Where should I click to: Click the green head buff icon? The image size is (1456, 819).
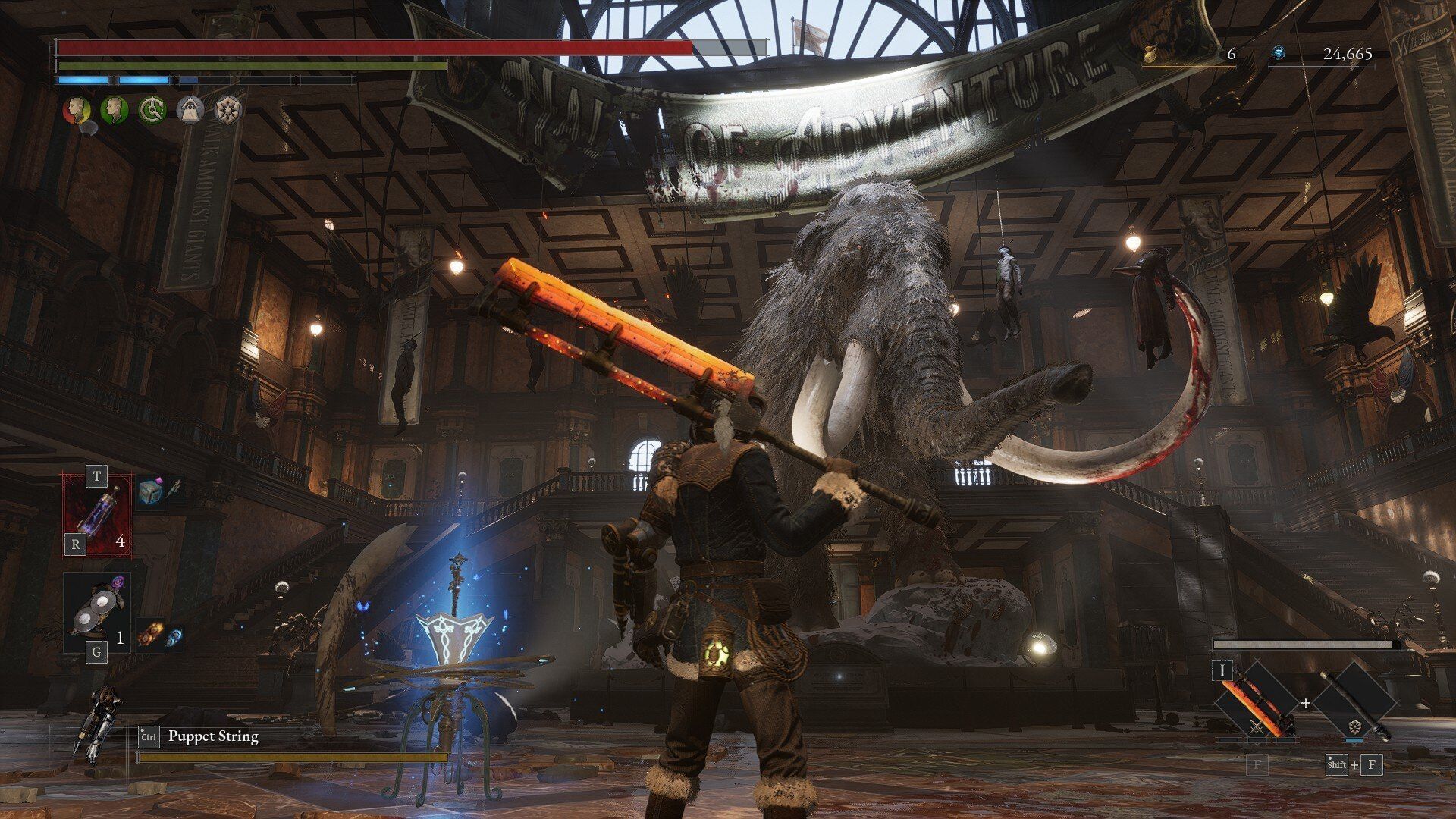pos(114,110)
